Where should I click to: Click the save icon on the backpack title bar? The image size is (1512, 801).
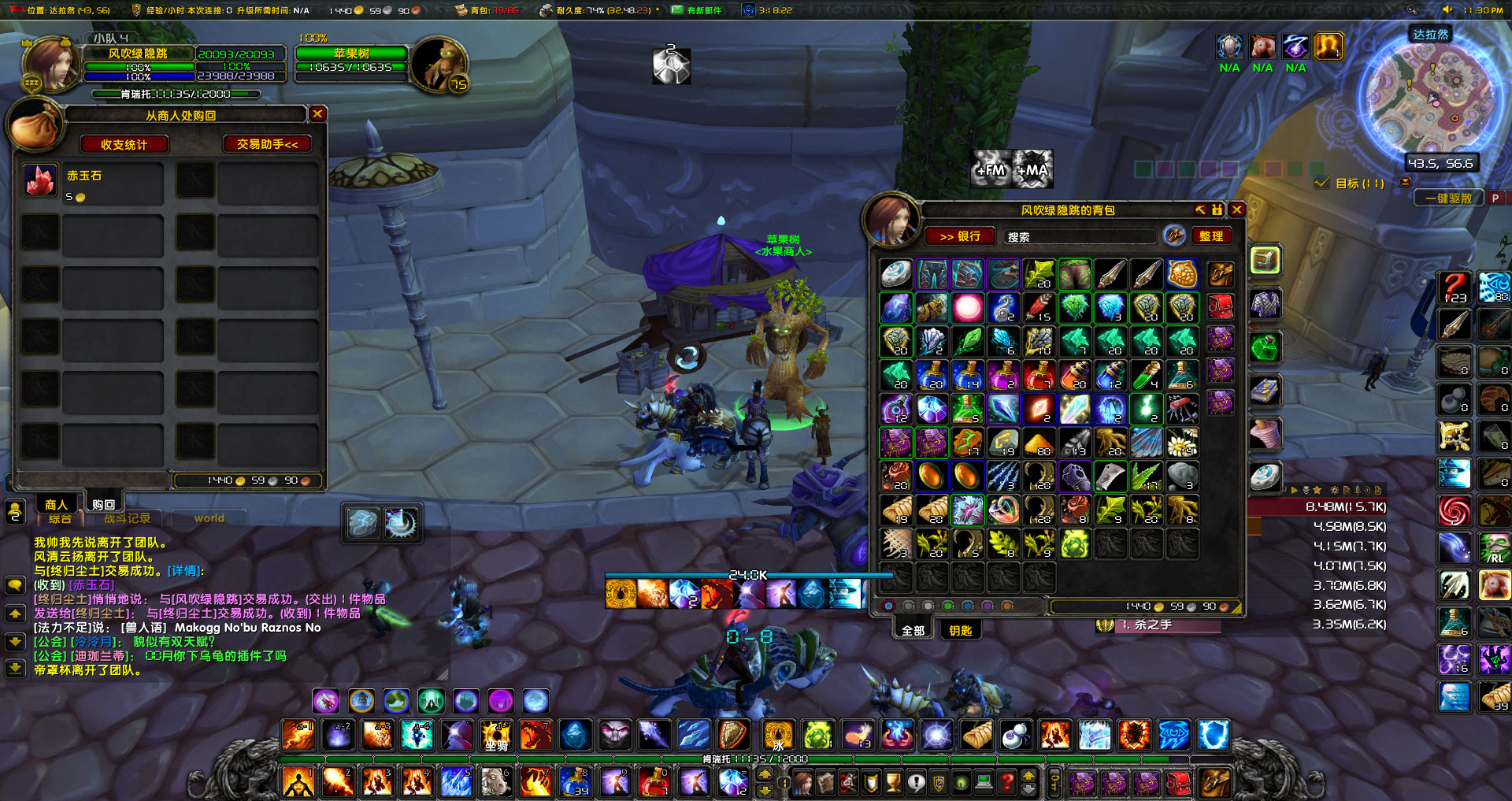click(x=1217, y=210)
